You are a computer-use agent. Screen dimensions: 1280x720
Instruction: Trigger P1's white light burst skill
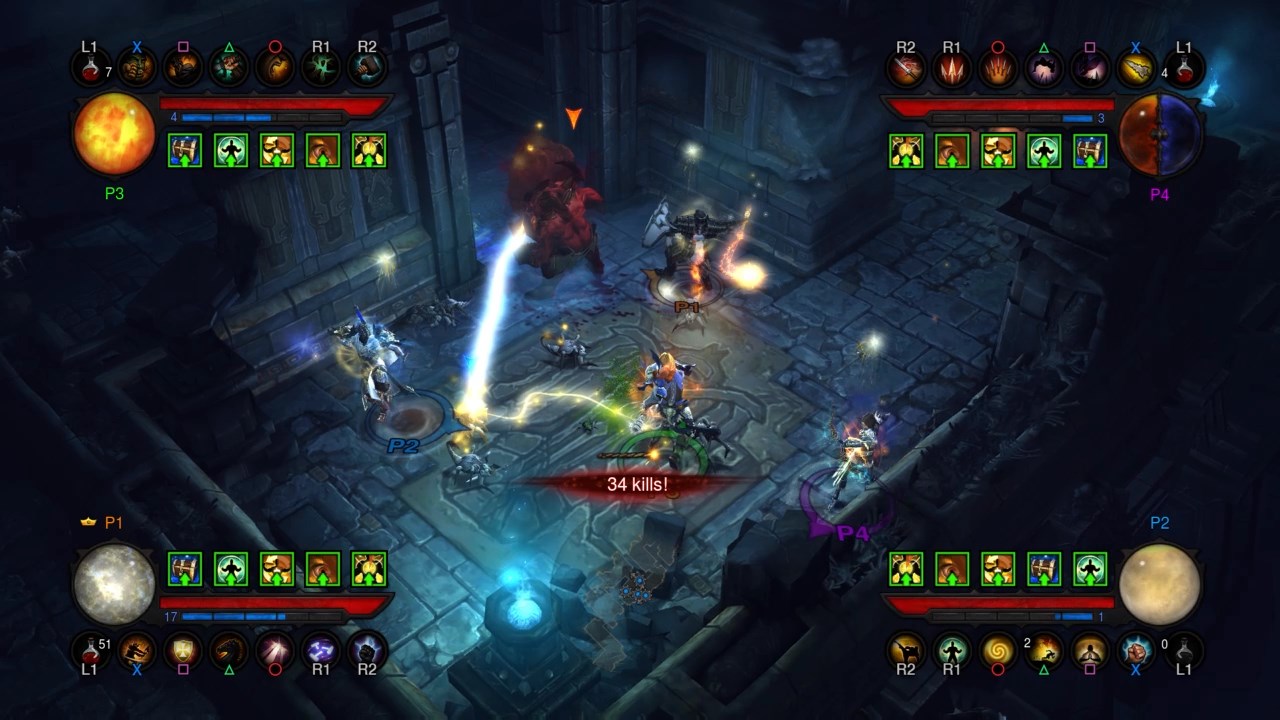(x=275, y=650)
